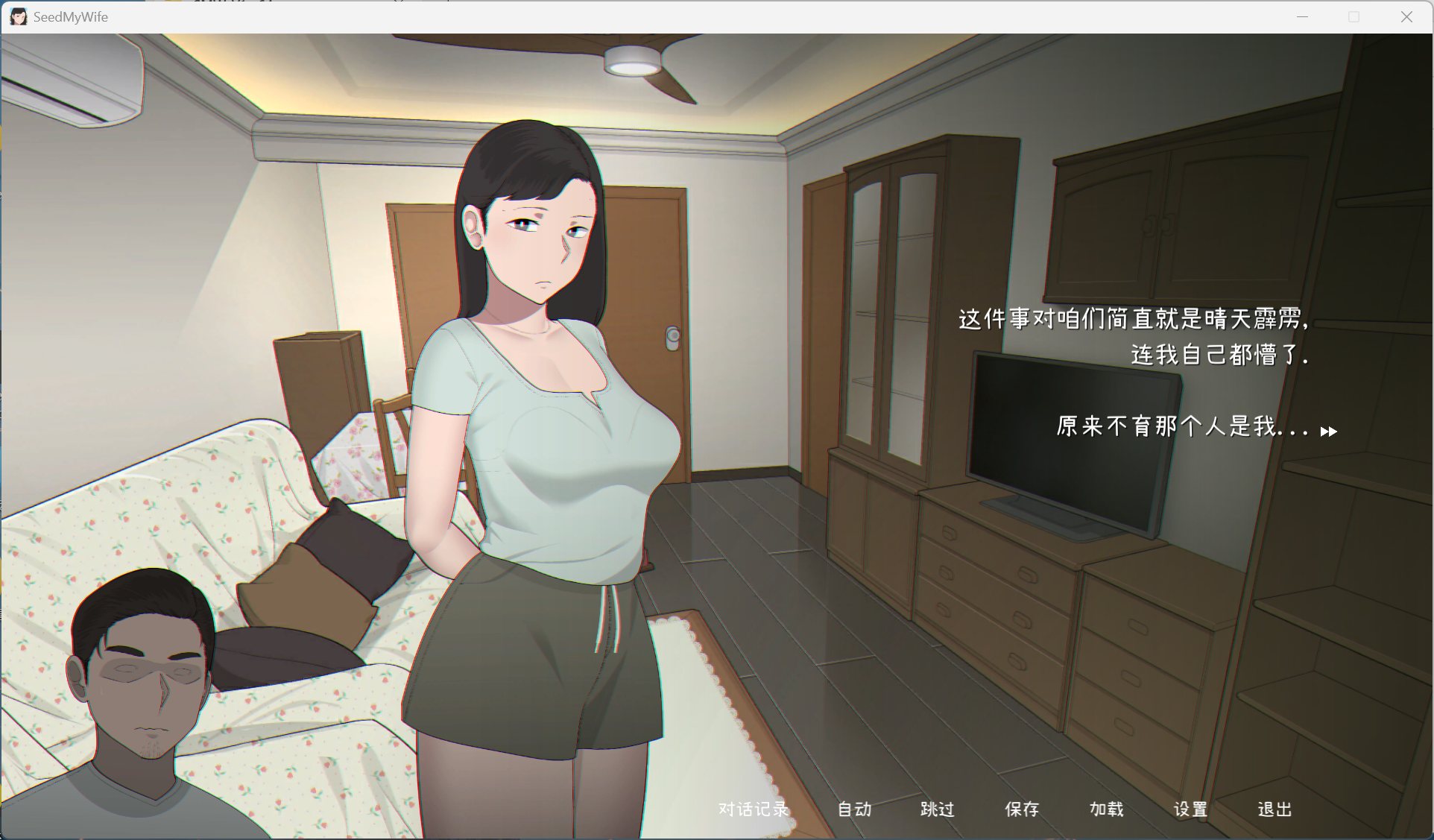Open the 设置 settings screen

point(1192,810)
